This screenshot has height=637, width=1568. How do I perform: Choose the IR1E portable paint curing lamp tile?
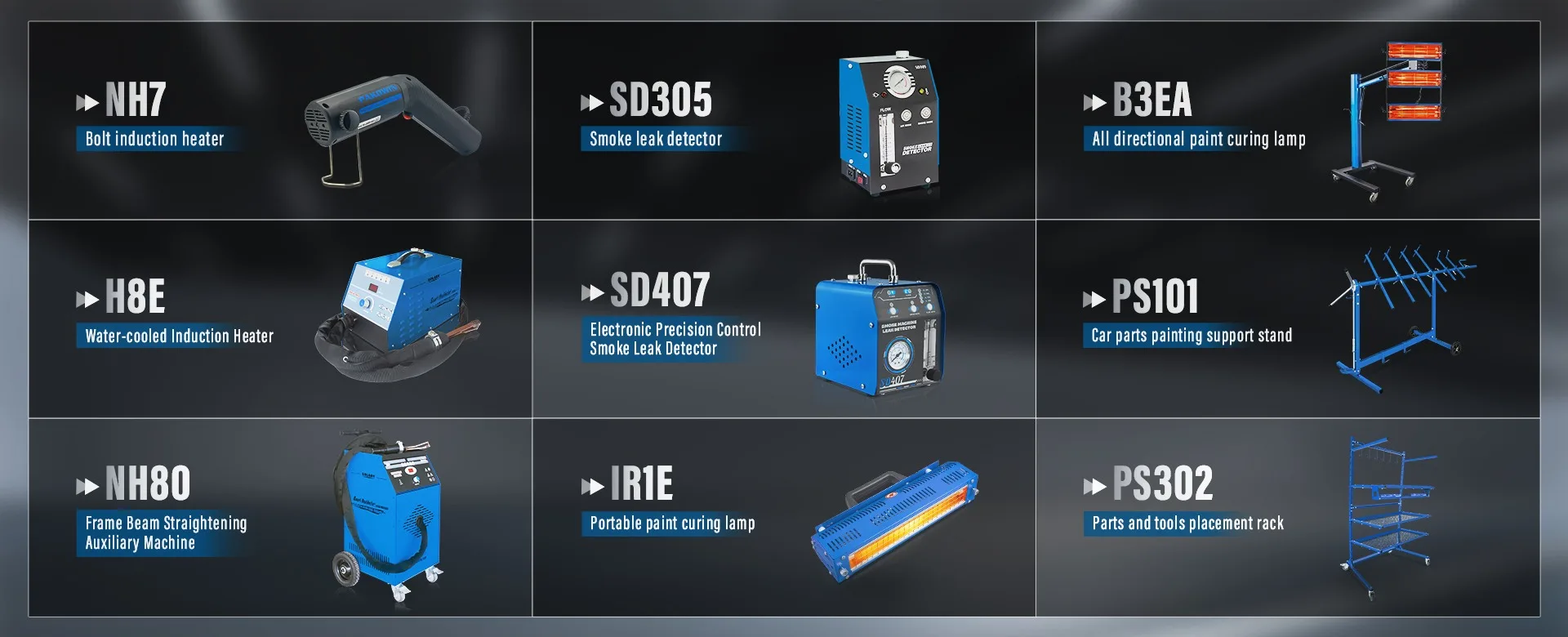[784, 517]
